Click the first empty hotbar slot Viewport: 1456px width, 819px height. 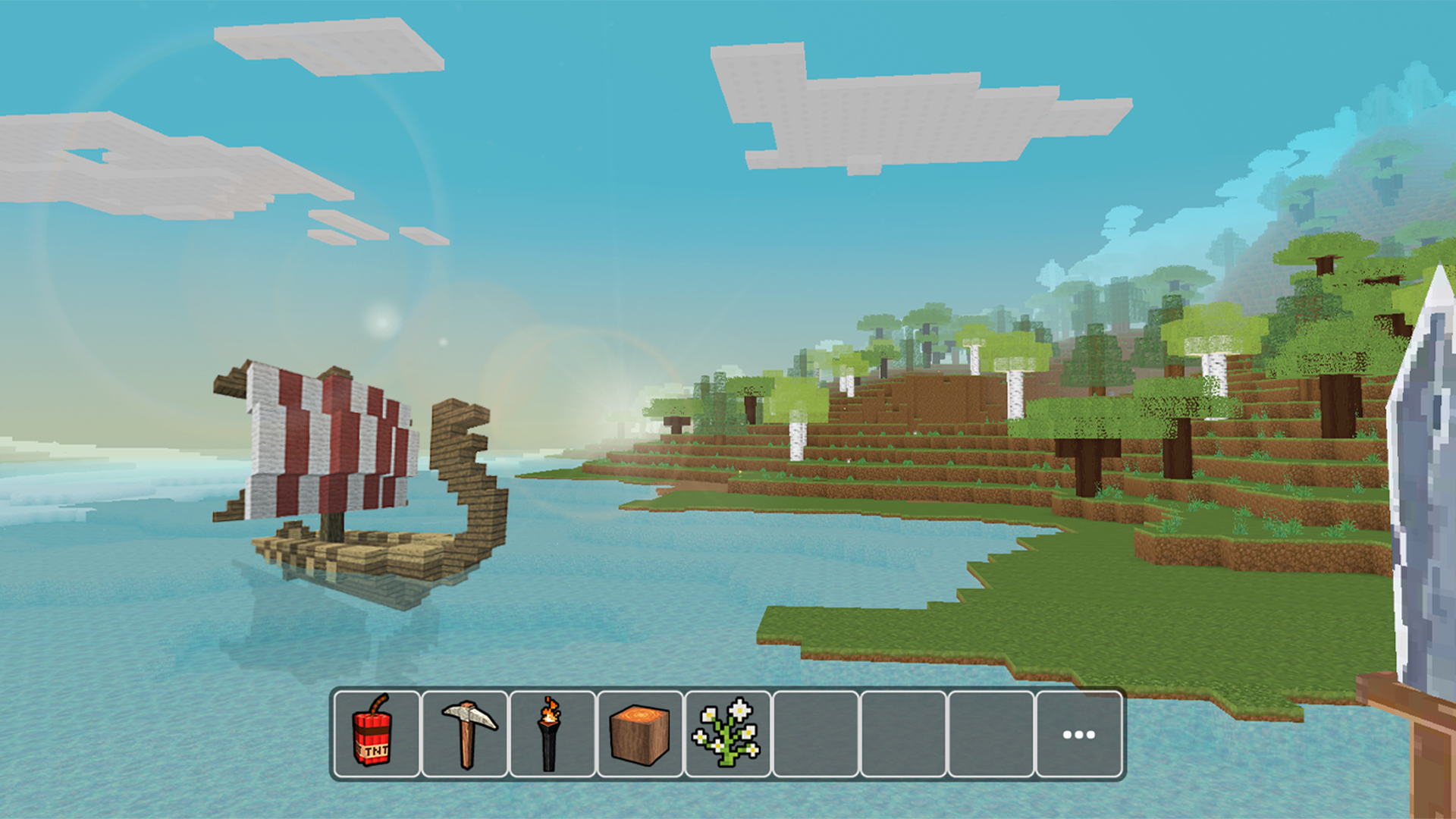pyautogui.click(x=815, y=732)
